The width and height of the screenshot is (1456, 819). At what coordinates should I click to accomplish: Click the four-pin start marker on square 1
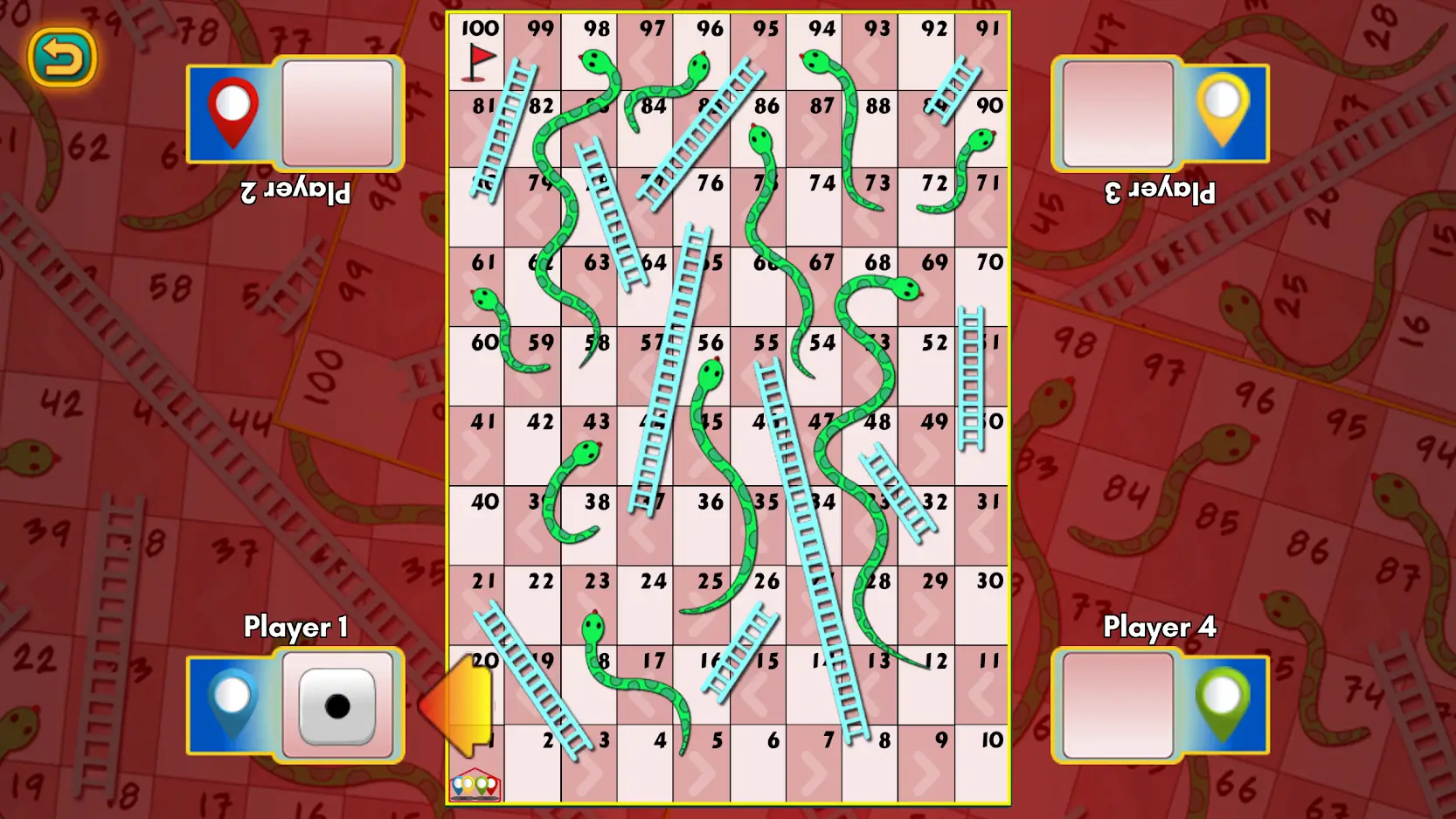[476, 784]
